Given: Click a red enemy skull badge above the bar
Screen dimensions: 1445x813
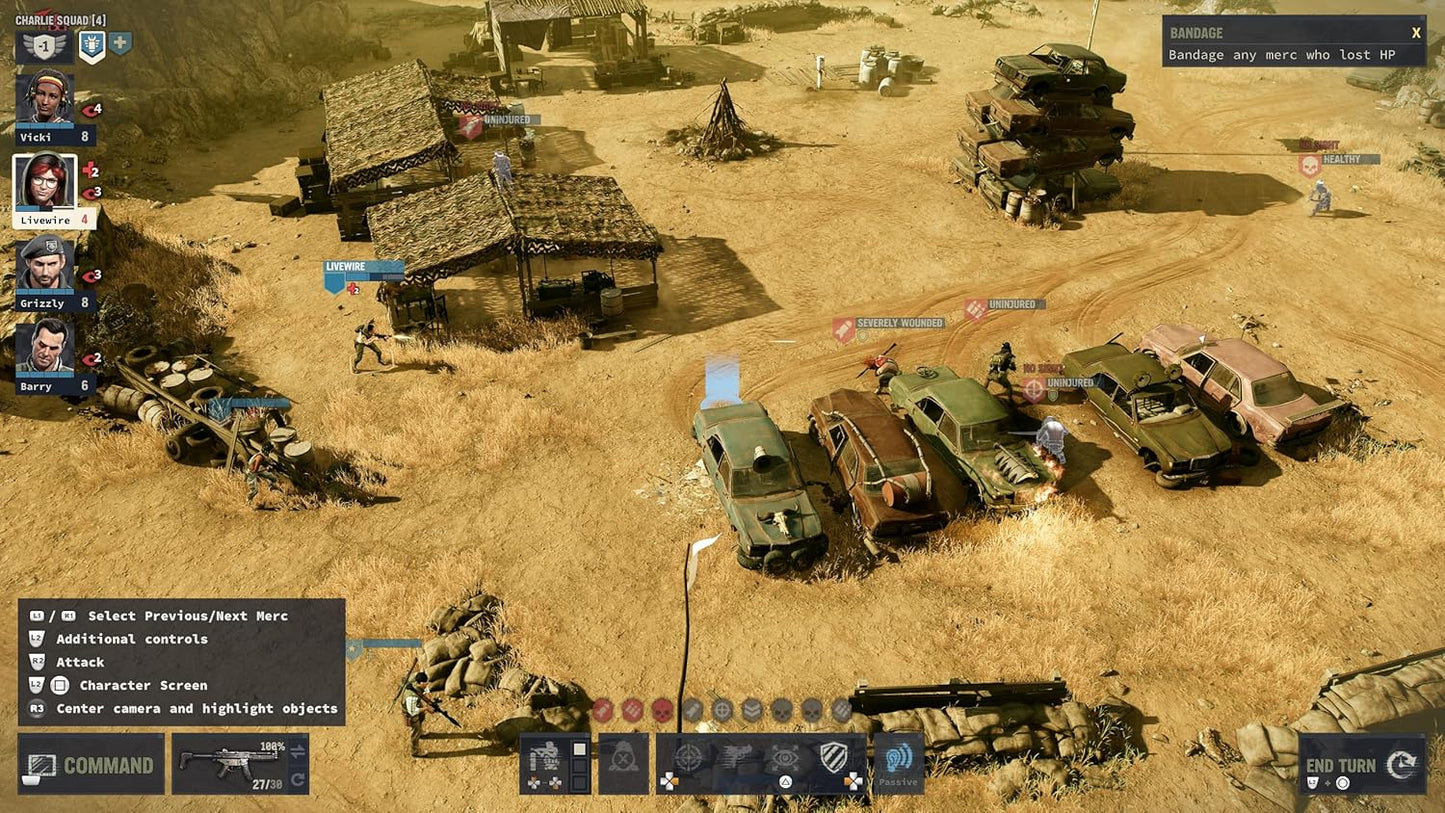Looking at the screenshot, I should (x=661, y=710).
